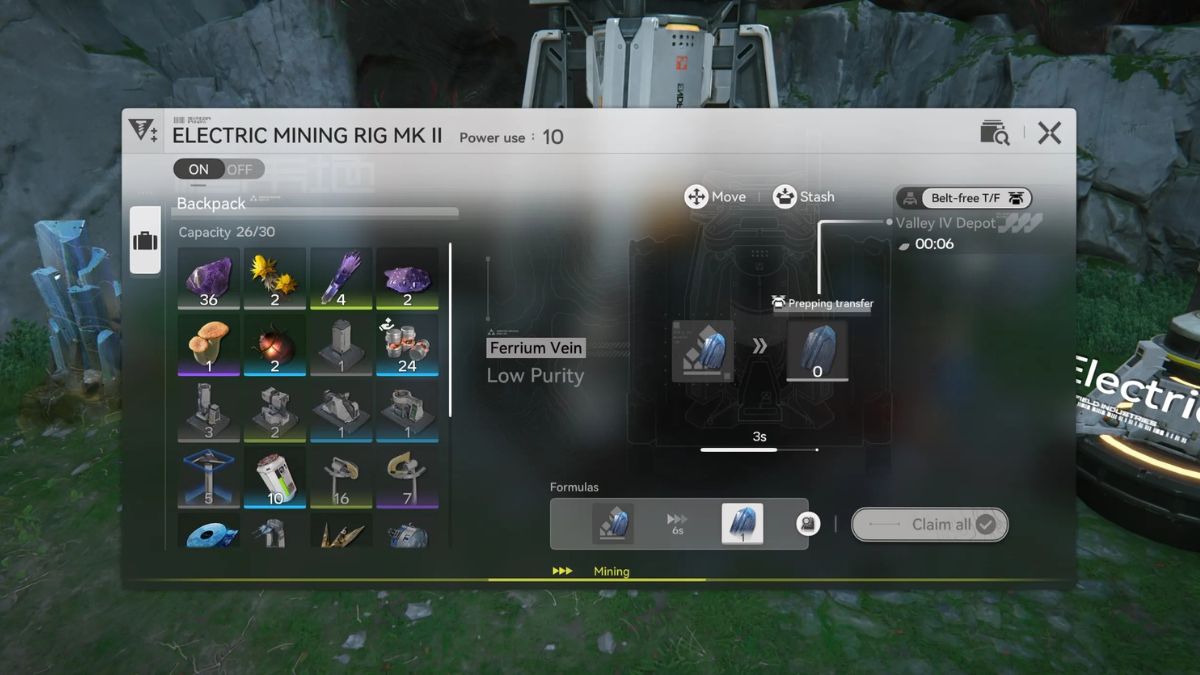The image size is (1200, 675).
Task: Select the purple ore stack of 36
Action: [x=208, y=278]
